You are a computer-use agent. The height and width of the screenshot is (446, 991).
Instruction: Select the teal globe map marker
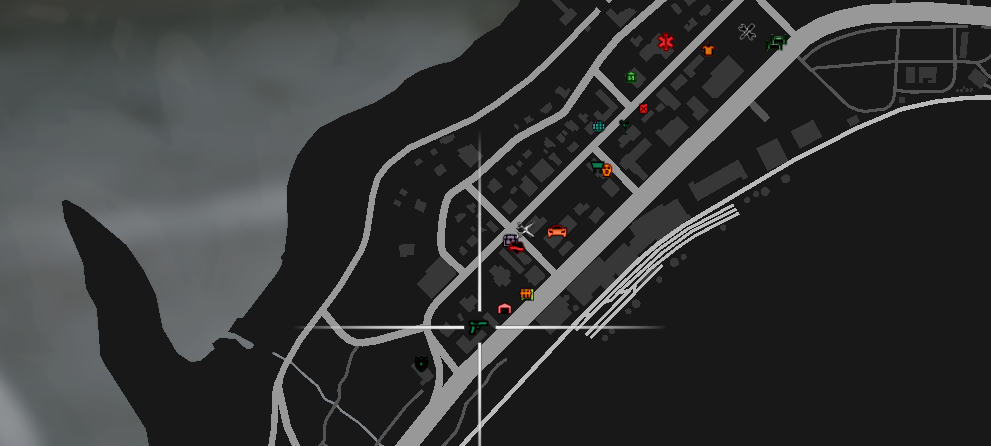(598, 127)
